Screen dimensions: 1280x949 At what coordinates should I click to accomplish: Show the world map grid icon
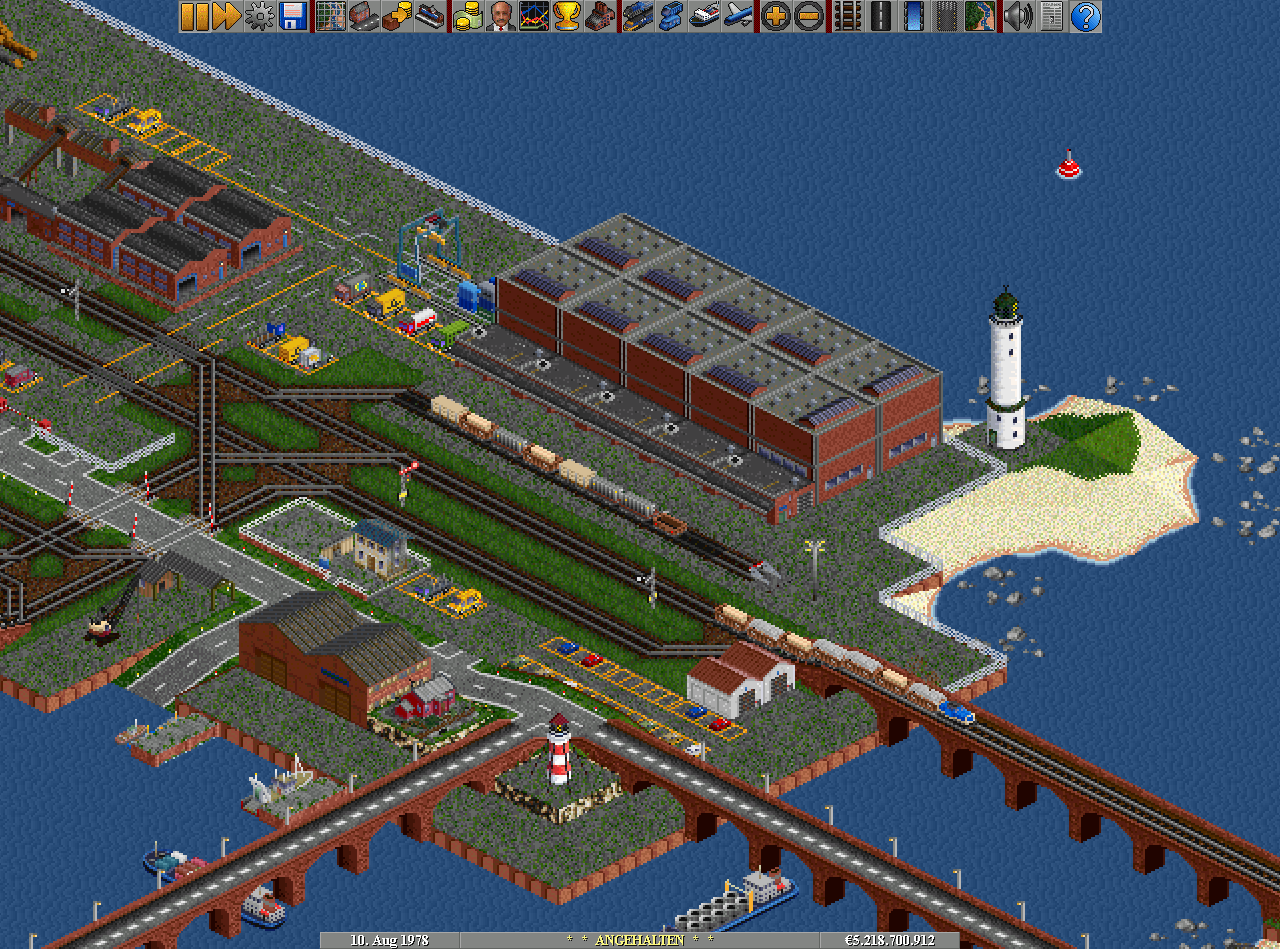click(330, 16)
